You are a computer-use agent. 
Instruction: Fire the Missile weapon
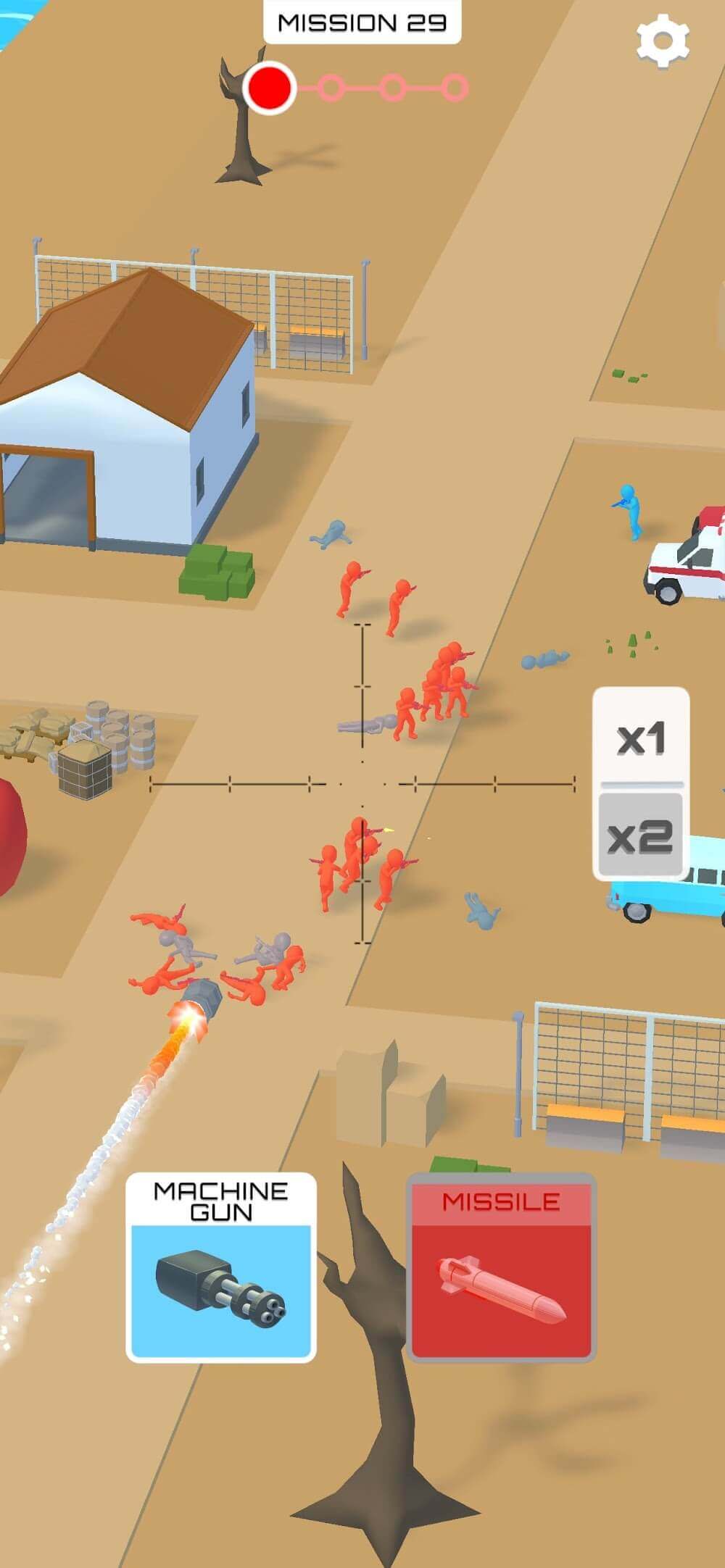tap(501, 1267)
